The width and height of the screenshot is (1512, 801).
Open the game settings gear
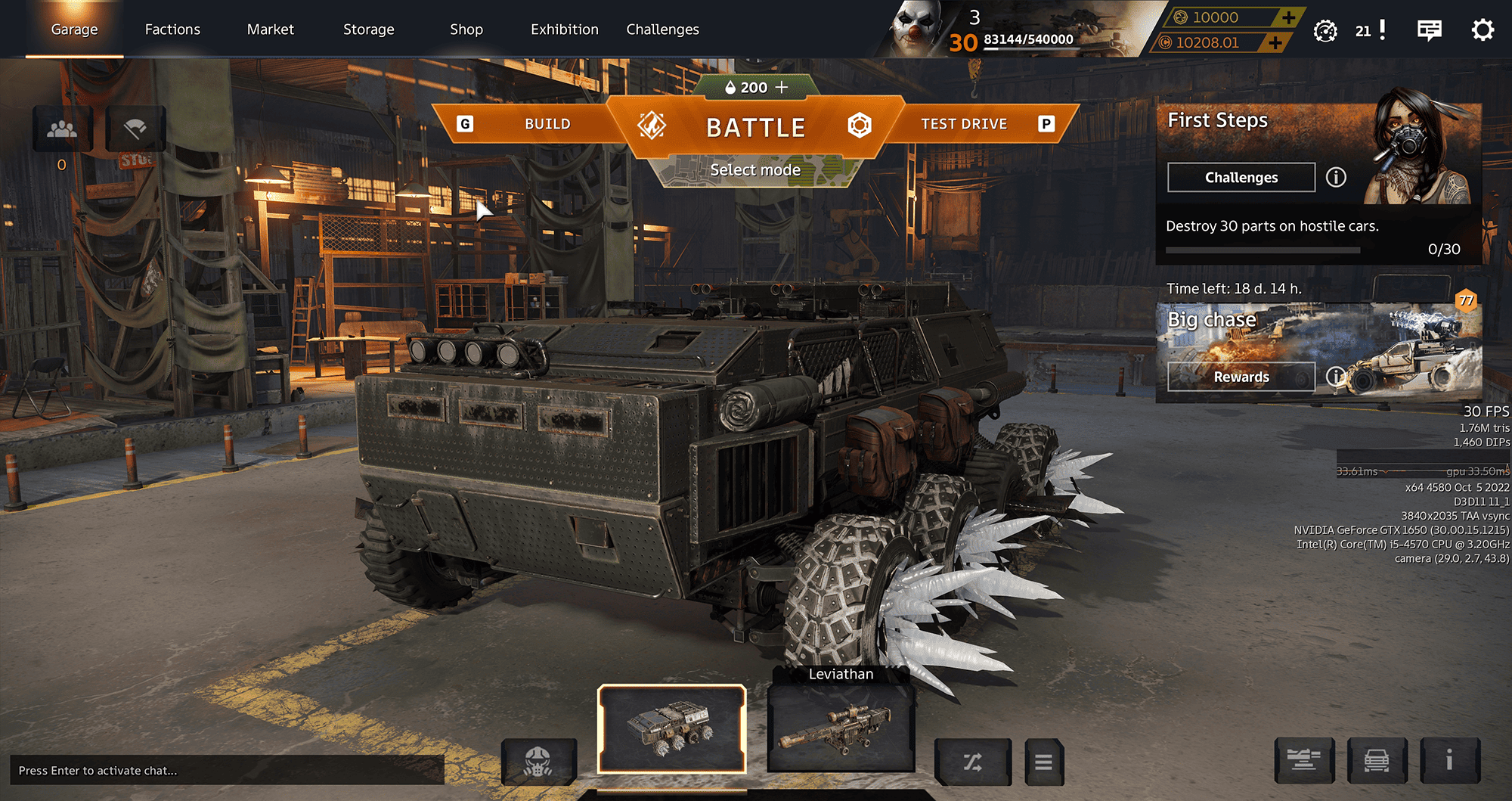(1483, 30)
